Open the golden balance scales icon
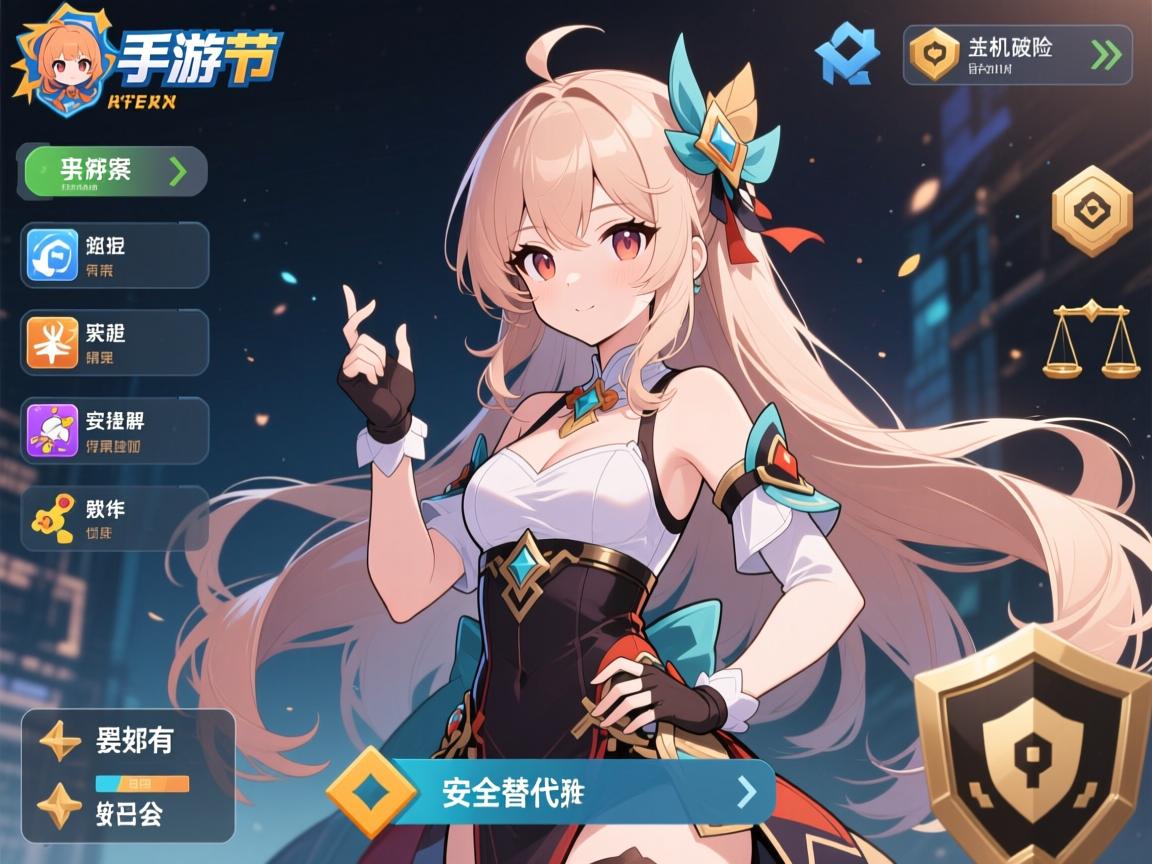The height and width of the screenshot is (864, 1152). (x=1091, y=342)
